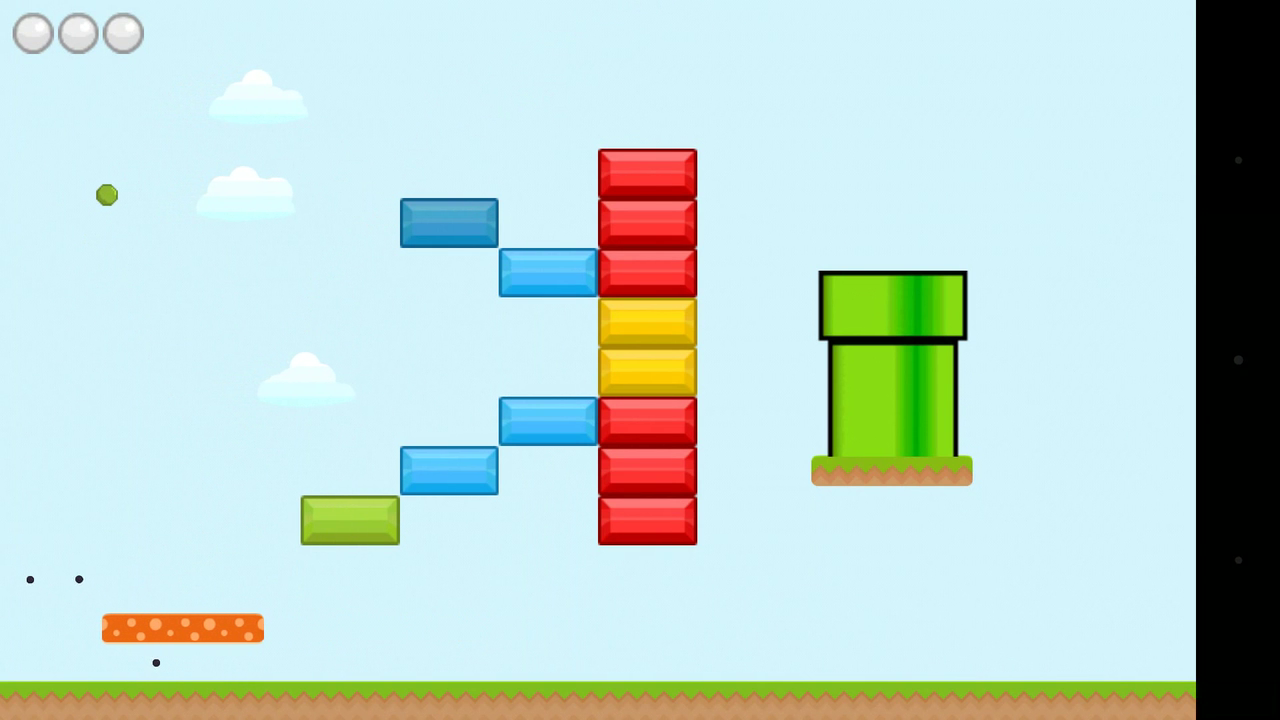Click the light blue brick beside the yellow bricks
The image size is (1280, 720).
548,420
